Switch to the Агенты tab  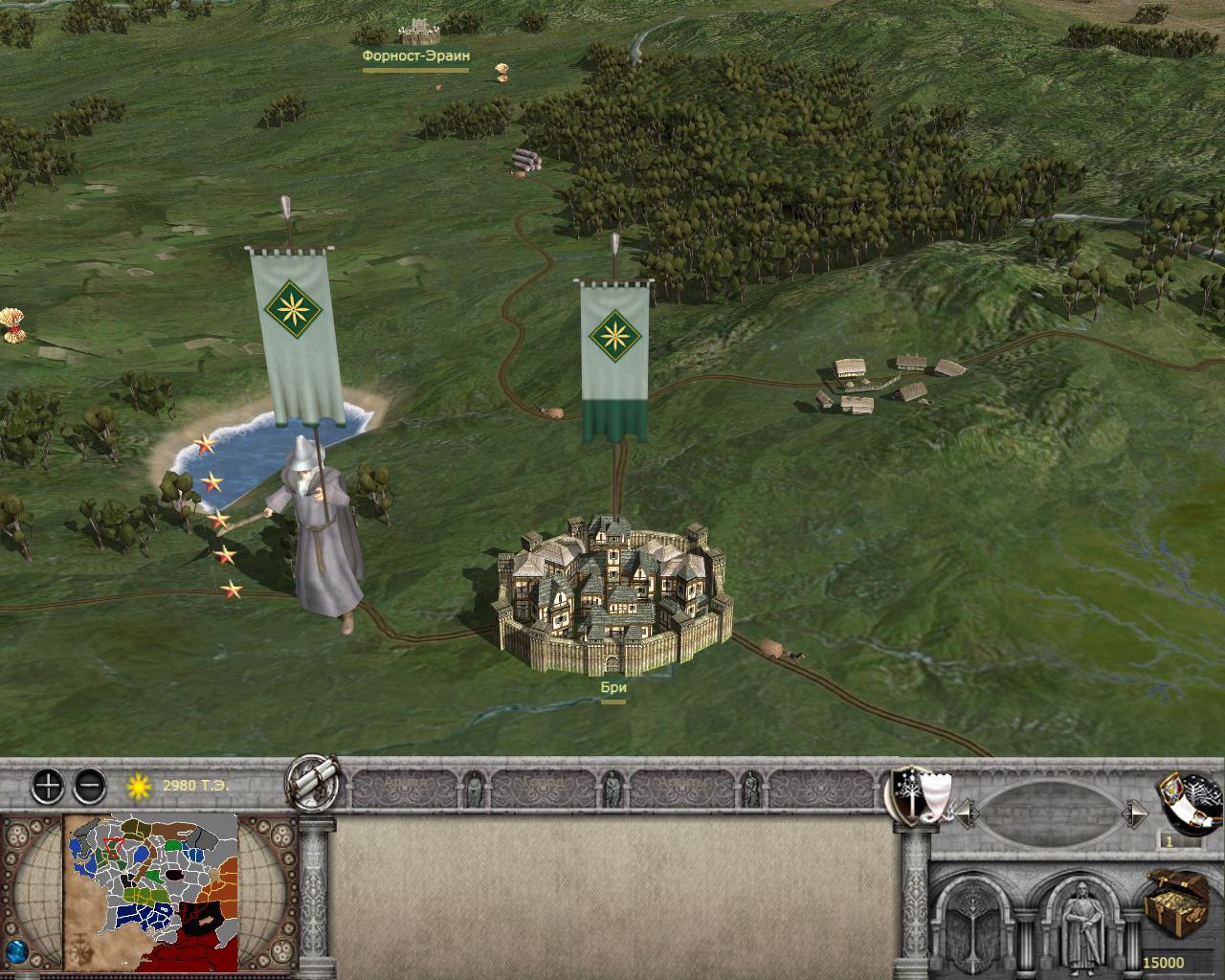pos(680,785)
